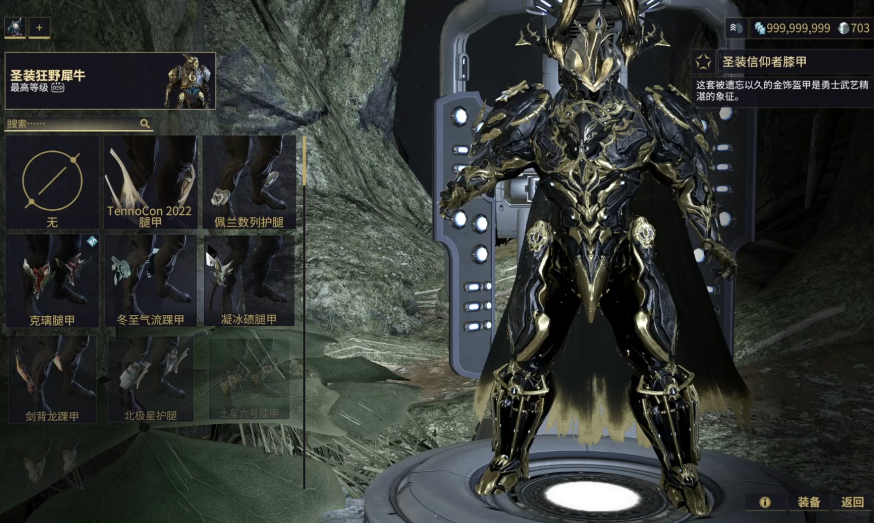Choose the TennoCon 2022 腿甲 tile
This screenshot has width=874, height=523.
pos(152,183)
